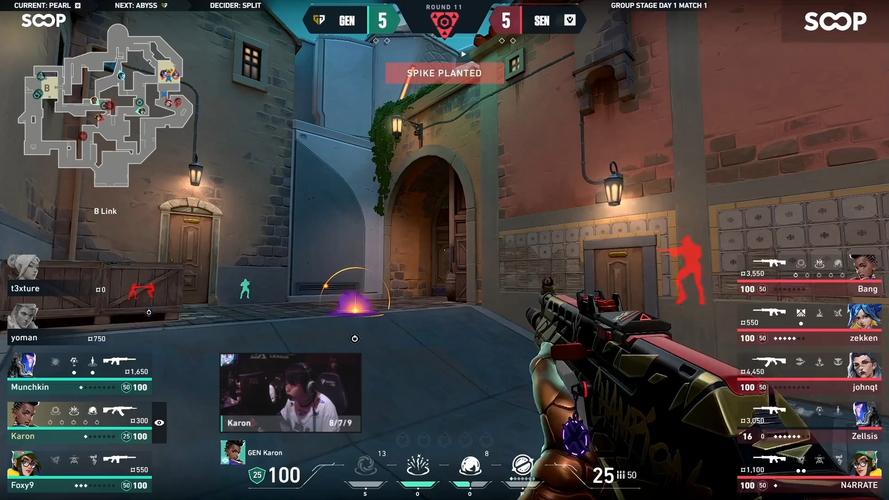Click Karon's agent portrait beside GEN Karon
The height and width of the screenshot is (500, 889).
[x=232, y=453]
